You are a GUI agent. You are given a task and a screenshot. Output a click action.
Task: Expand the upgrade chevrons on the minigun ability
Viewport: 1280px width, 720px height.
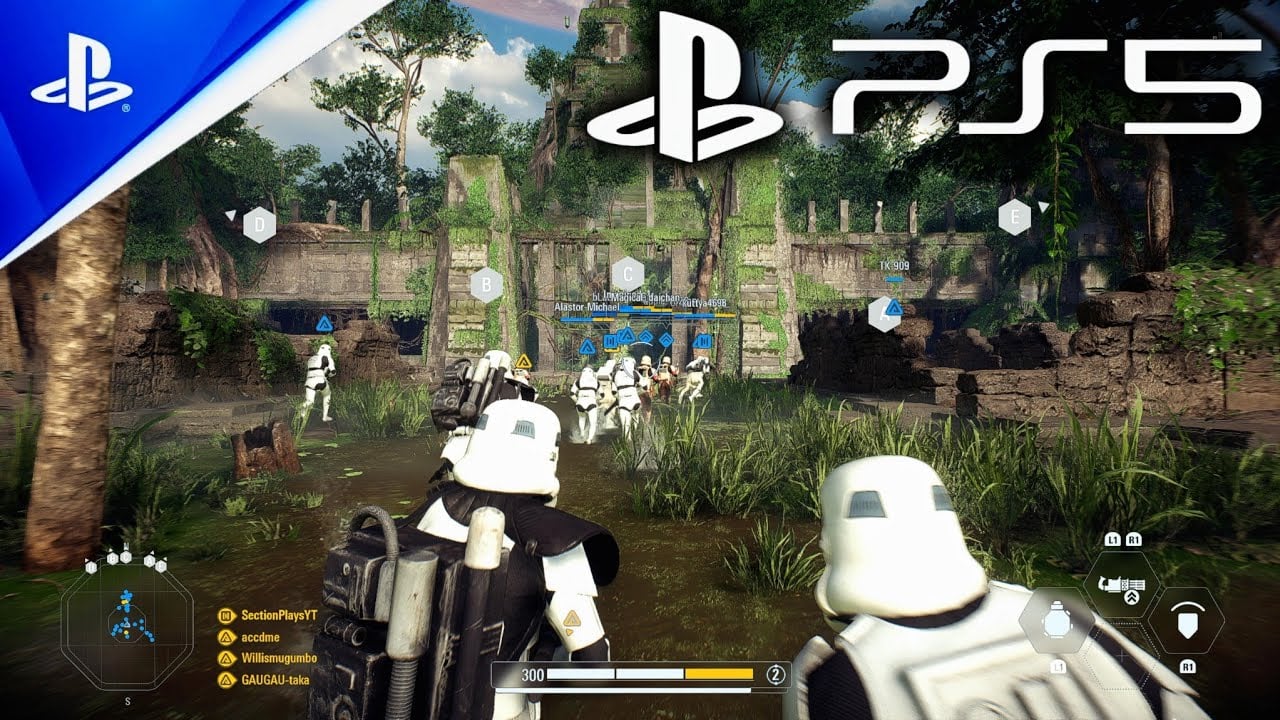coord(1132,595)
